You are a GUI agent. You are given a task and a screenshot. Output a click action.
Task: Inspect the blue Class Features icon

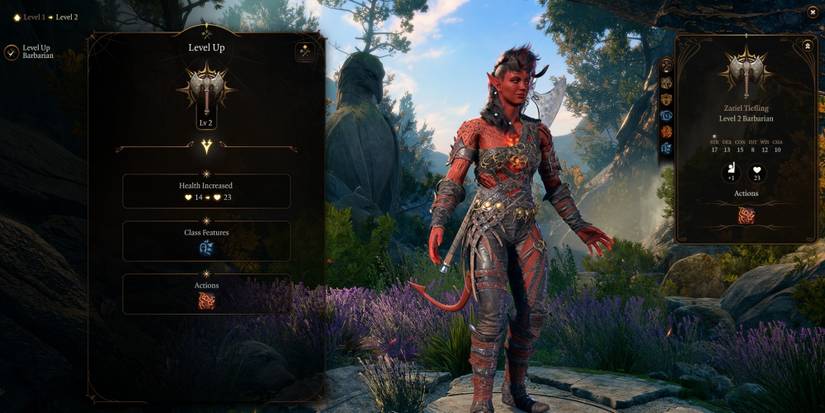pos(206,248)
